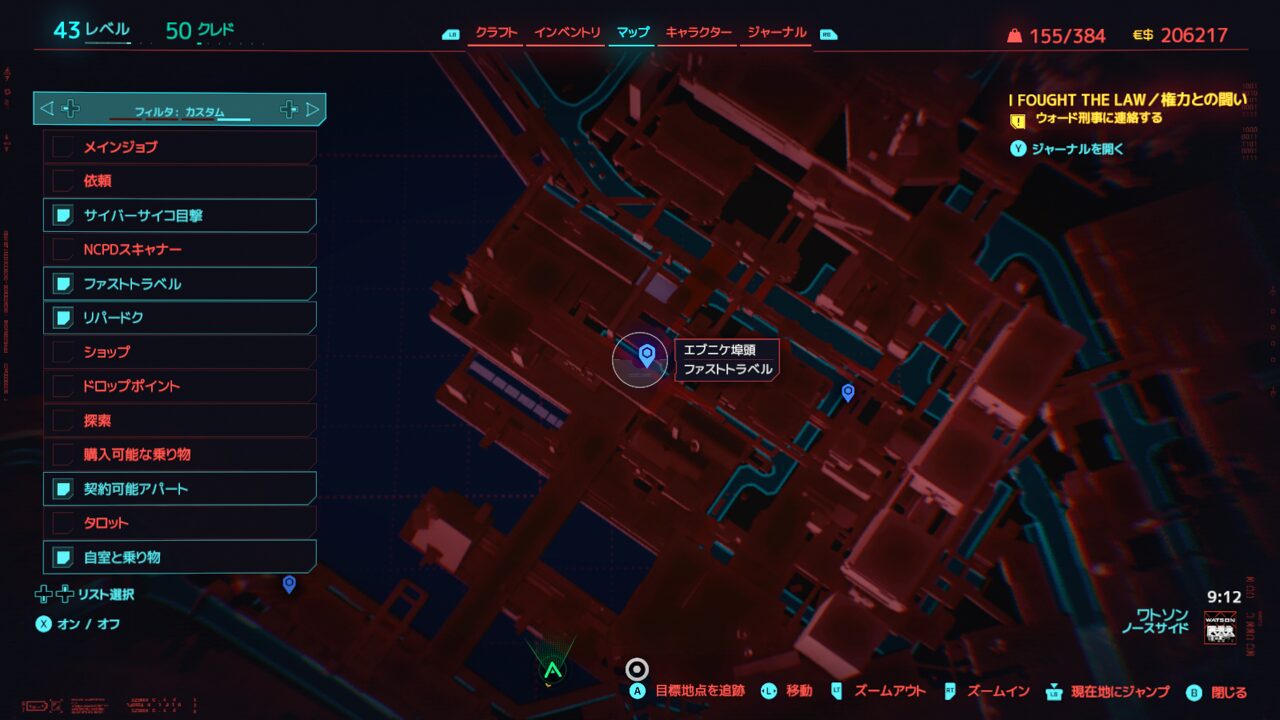
Task: Toggle the リパードク filter
Action: (x=180, y=318)
